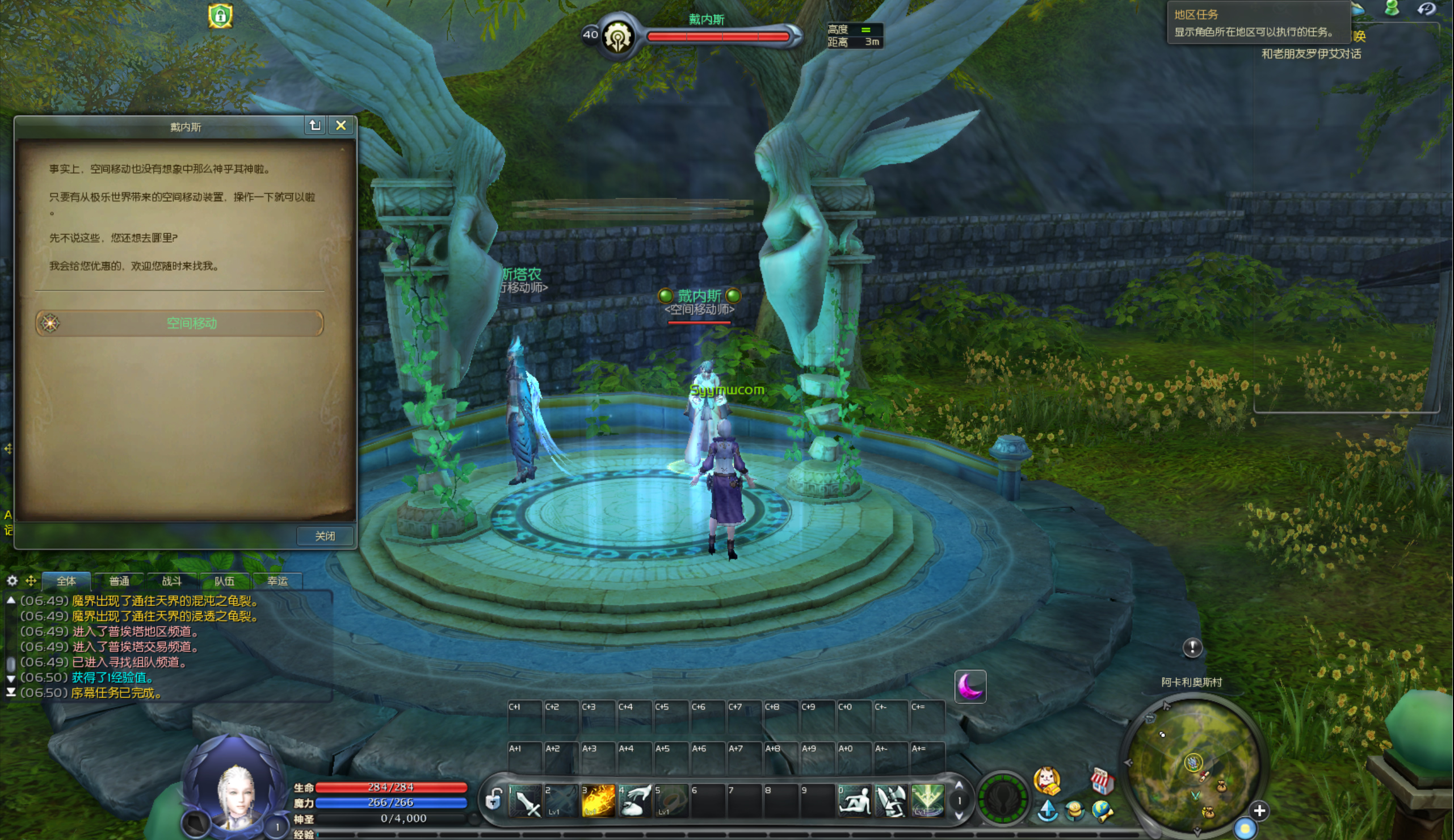Click the exclamation alert icon above minimap
1454x840 pixels.
(x=1192, y=647)
